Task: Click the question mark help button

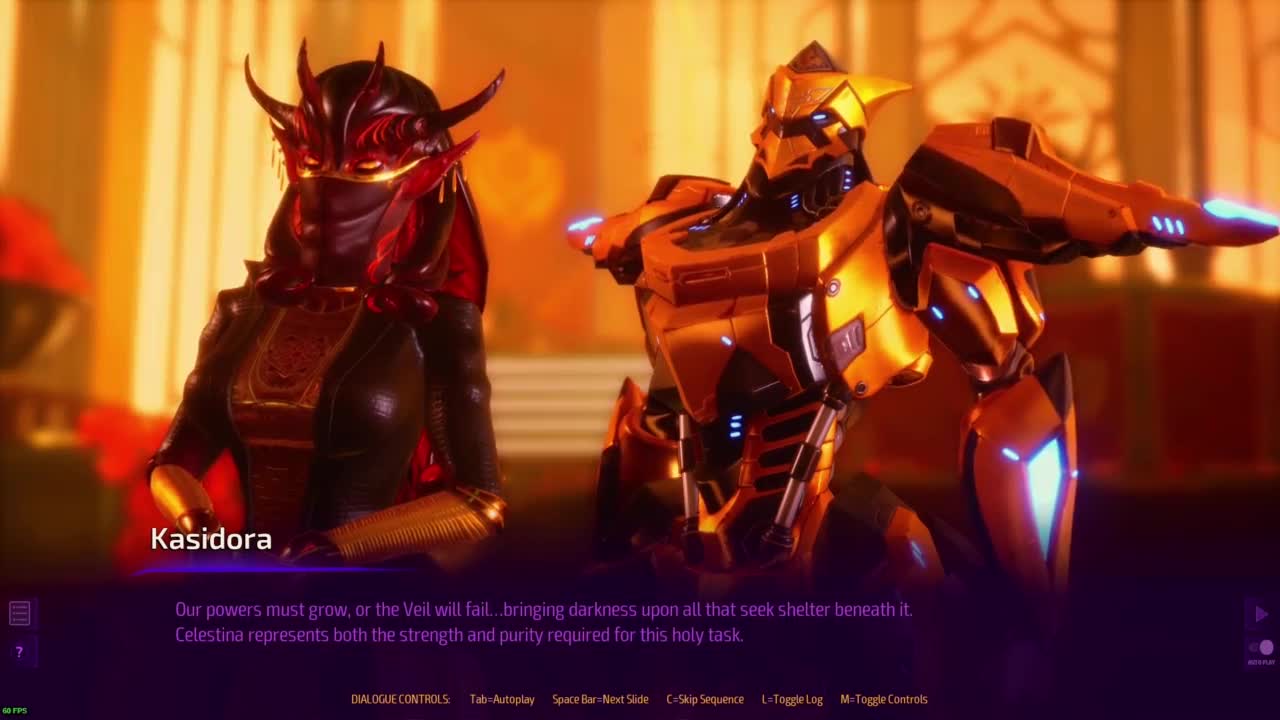Action: [x=19, y=652]
